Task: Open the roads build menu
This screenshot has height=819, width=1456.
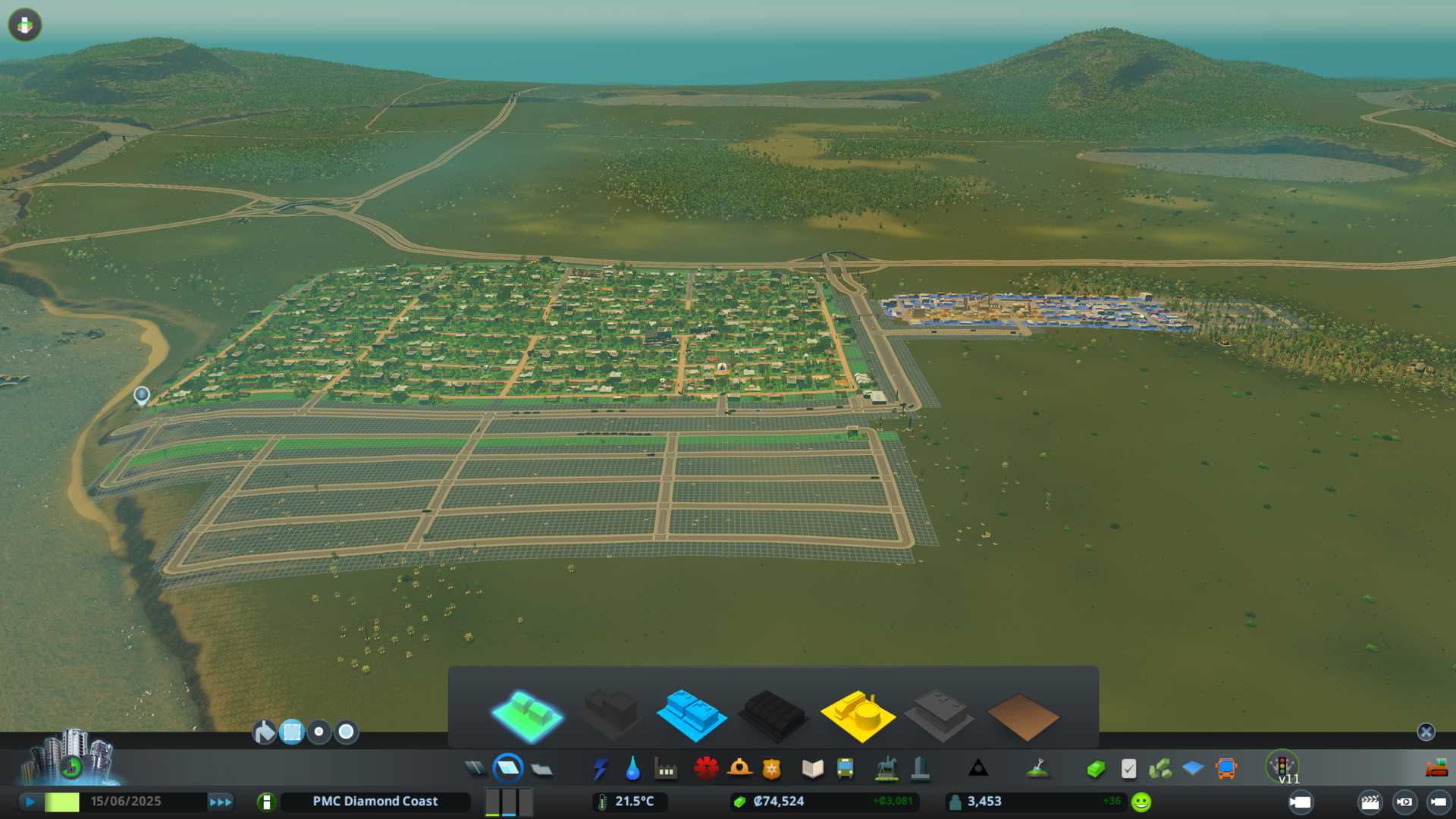Action: tap(475, 769)
